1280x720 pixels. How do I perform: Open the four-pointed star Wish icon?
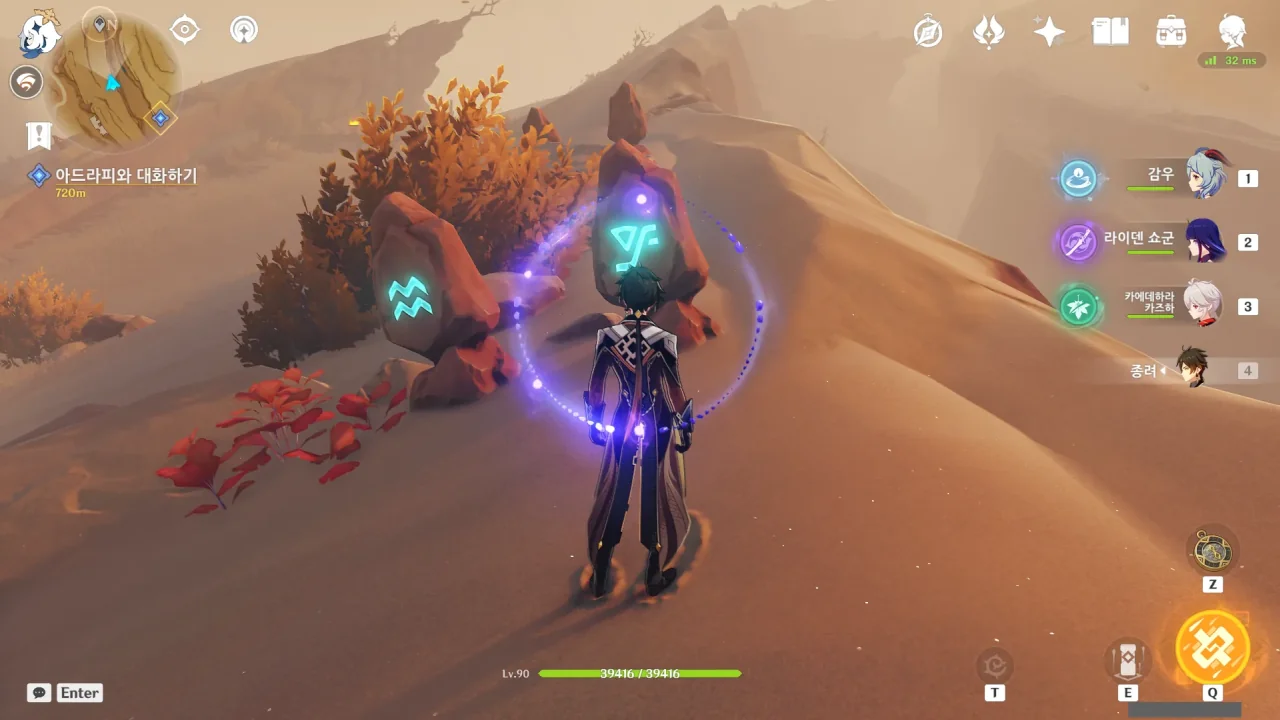click(1049, 32)
